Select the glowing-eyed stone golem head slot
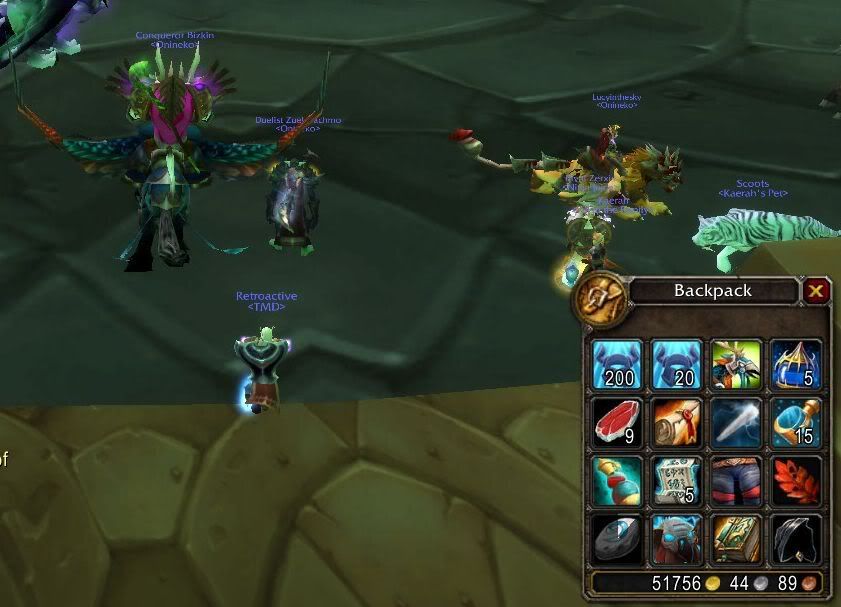The width and height of the screenshot is (841, 607). 675,539
